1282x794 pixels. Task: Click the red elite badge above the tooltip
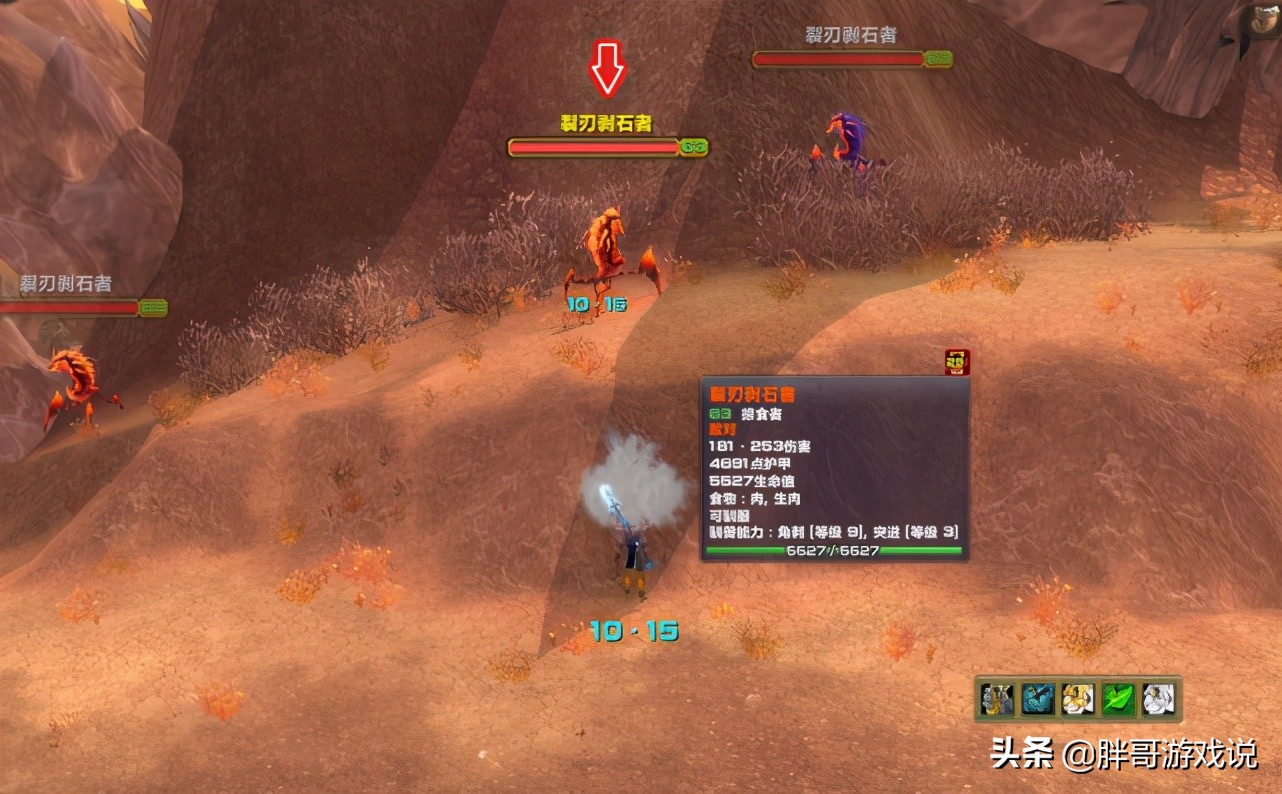955,363
